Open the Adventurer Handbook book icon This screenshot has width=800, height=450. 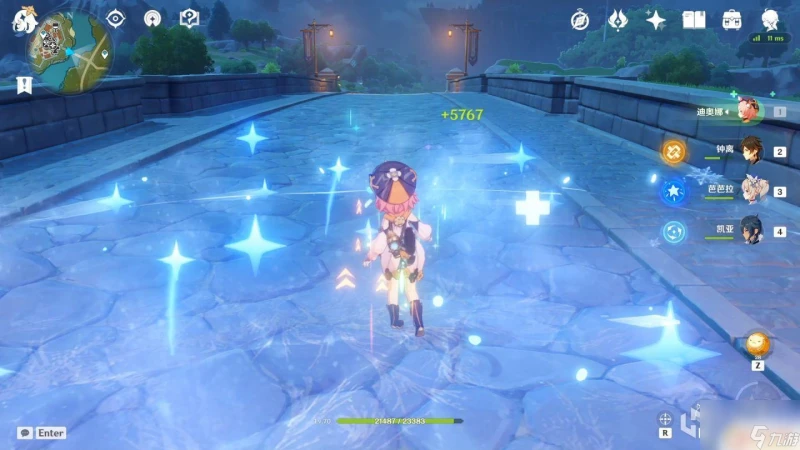point(694,19)
